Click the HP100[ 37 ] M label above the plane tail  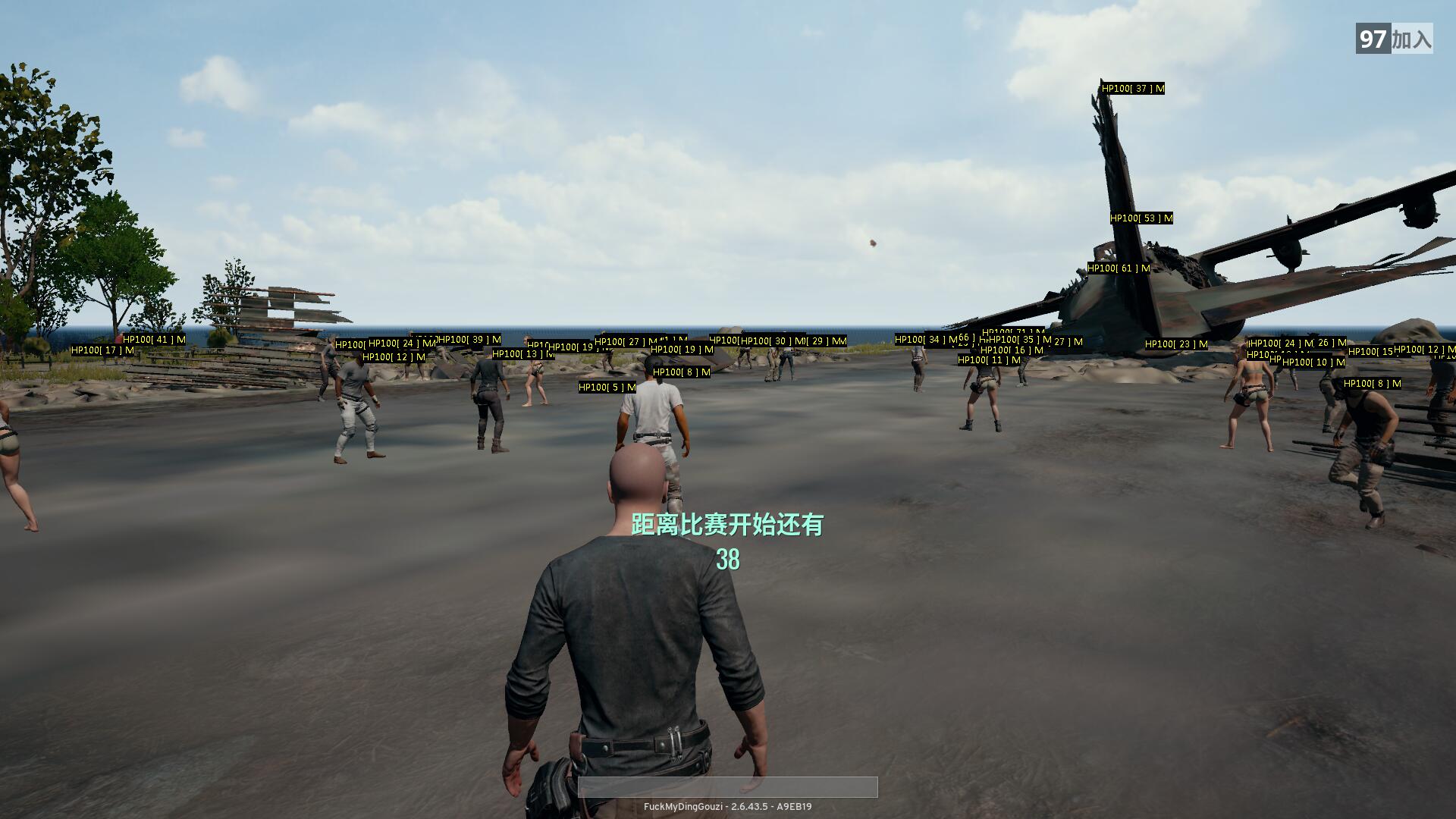(1131, 89)
